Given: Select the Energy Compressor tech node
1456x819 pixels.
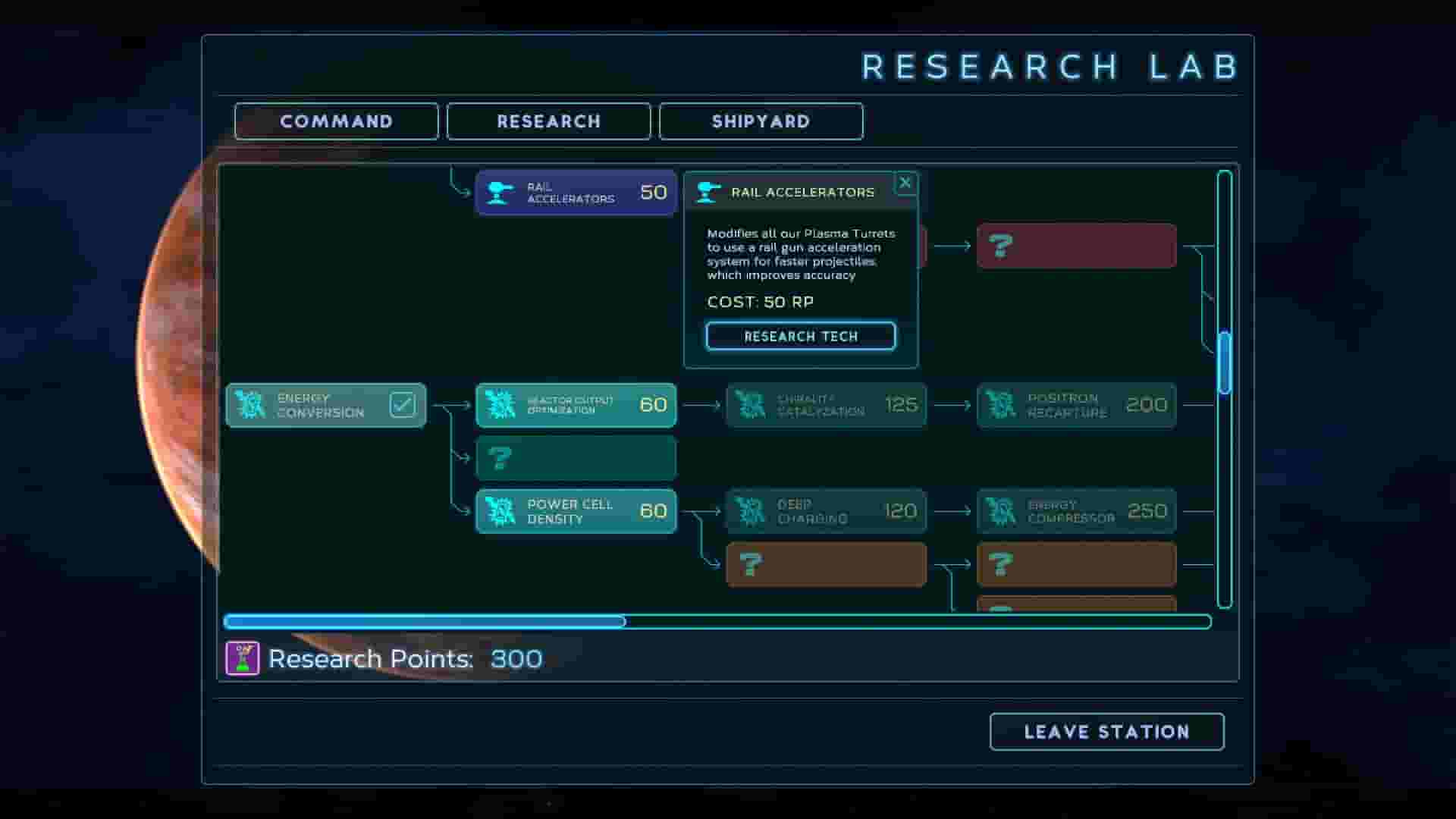Looking at the screenshot, I should pos(1075,510).
